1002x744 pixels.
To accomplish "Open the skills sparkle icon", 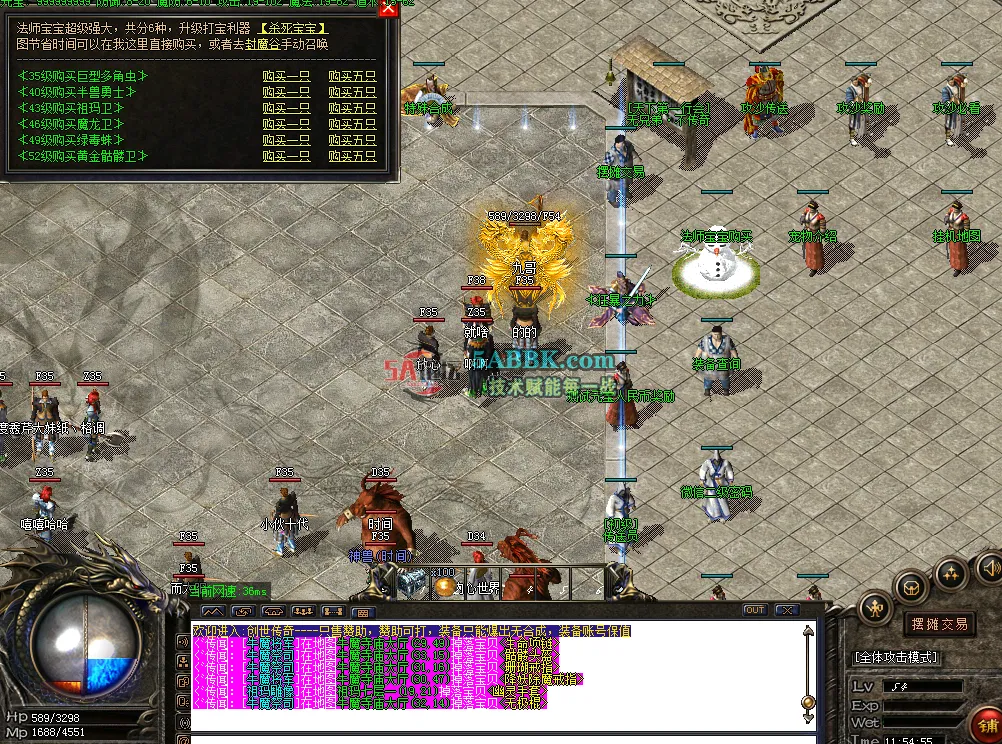I will click(x=950, y=573).
